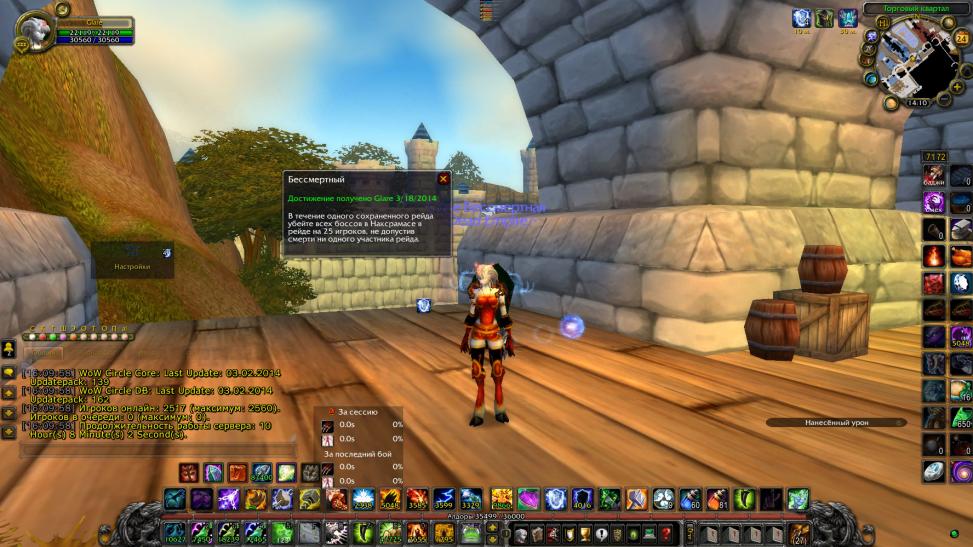Open the calendar showing day 24
The height and width of the screenshot is (547, 973).
point(962,38)
